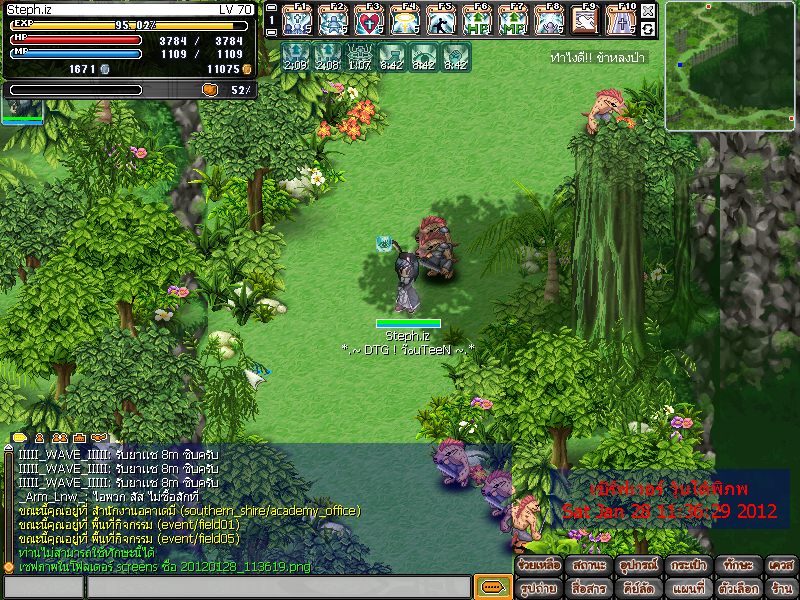Click the orange chat send button
This screenshot has height=600, width=800.
[x=492, y=587]
